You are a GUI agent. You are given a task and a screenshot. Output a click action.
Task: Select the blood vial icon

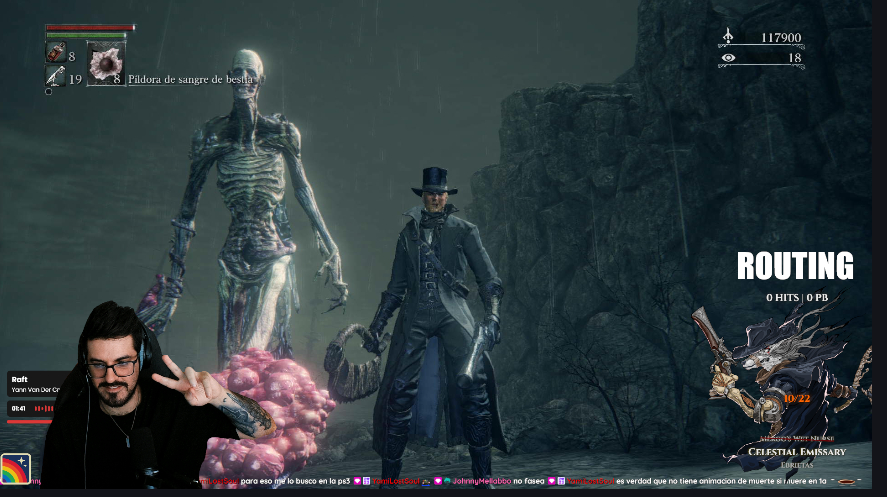point(55,54)
